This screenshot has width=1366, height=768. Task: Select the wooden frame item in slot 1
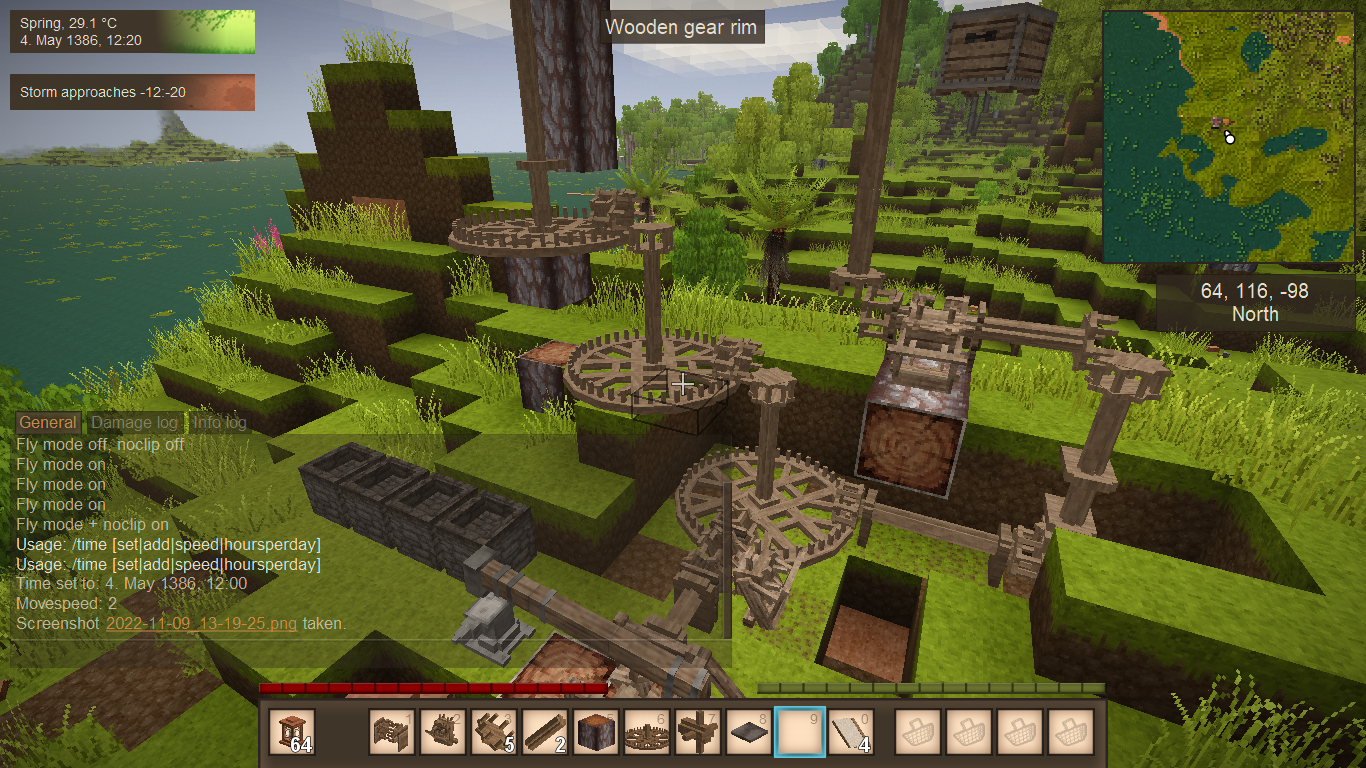[x=392, y=732]
